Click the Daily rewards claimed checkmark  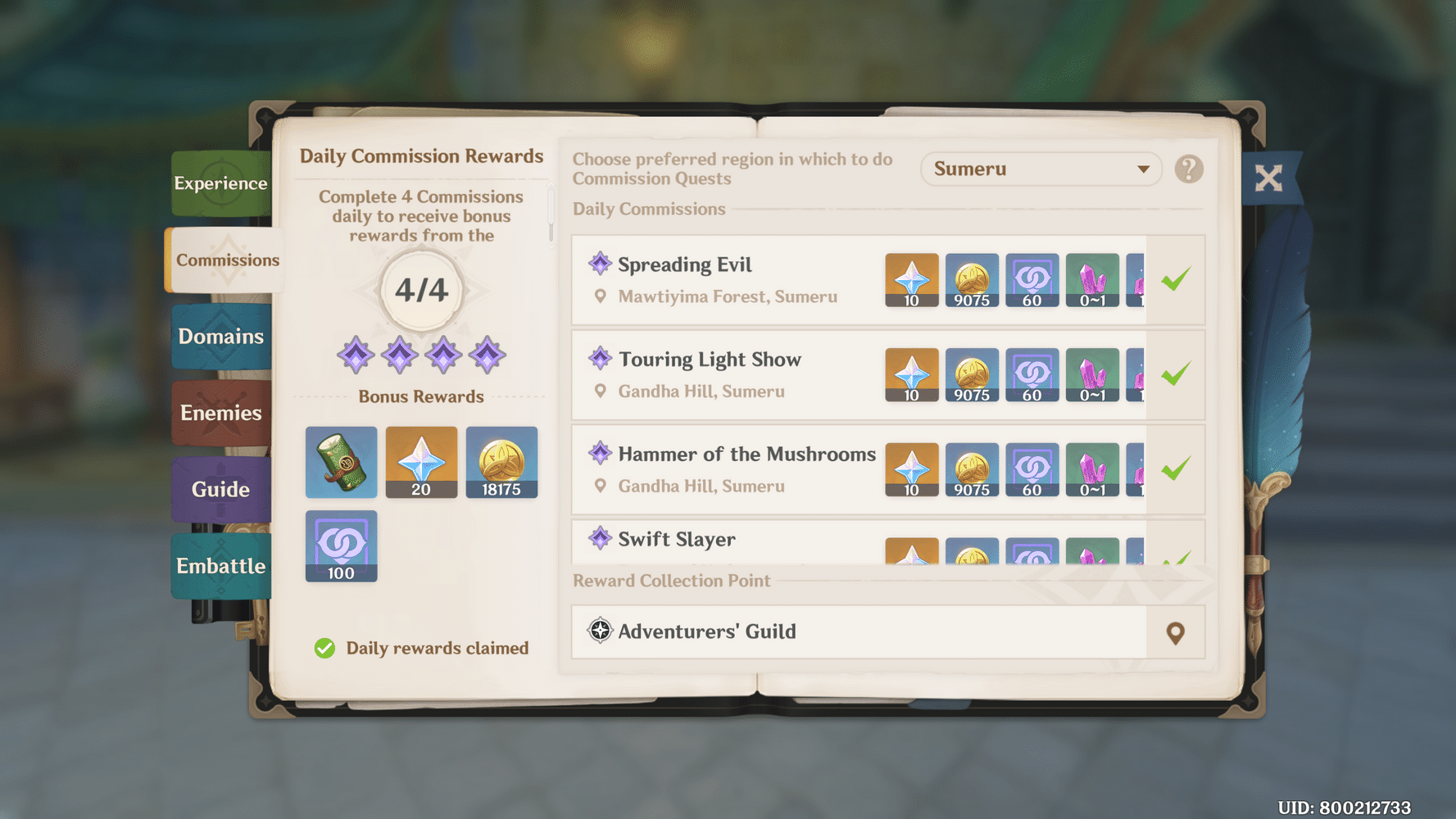(x=324, y=648)
